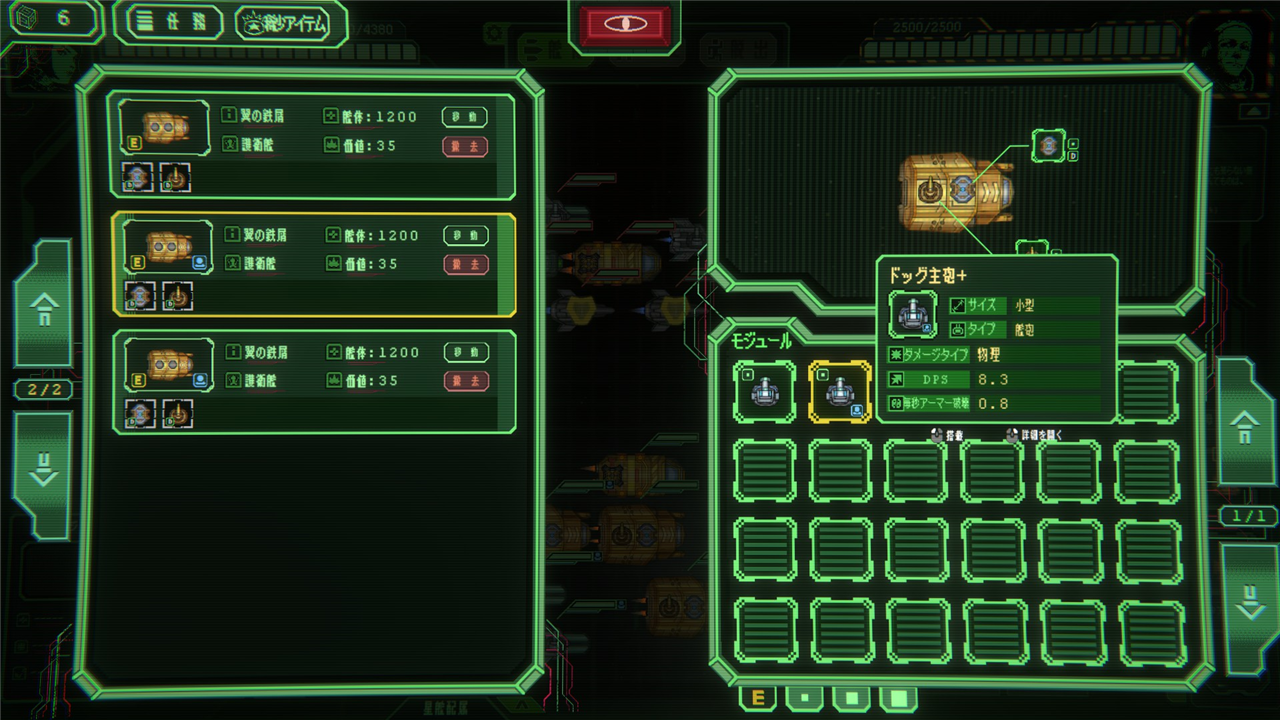Click the red 除去 button on the first ship
Image resolution: width=1280 pixels, height=720 pixels.
pos(465,146)
